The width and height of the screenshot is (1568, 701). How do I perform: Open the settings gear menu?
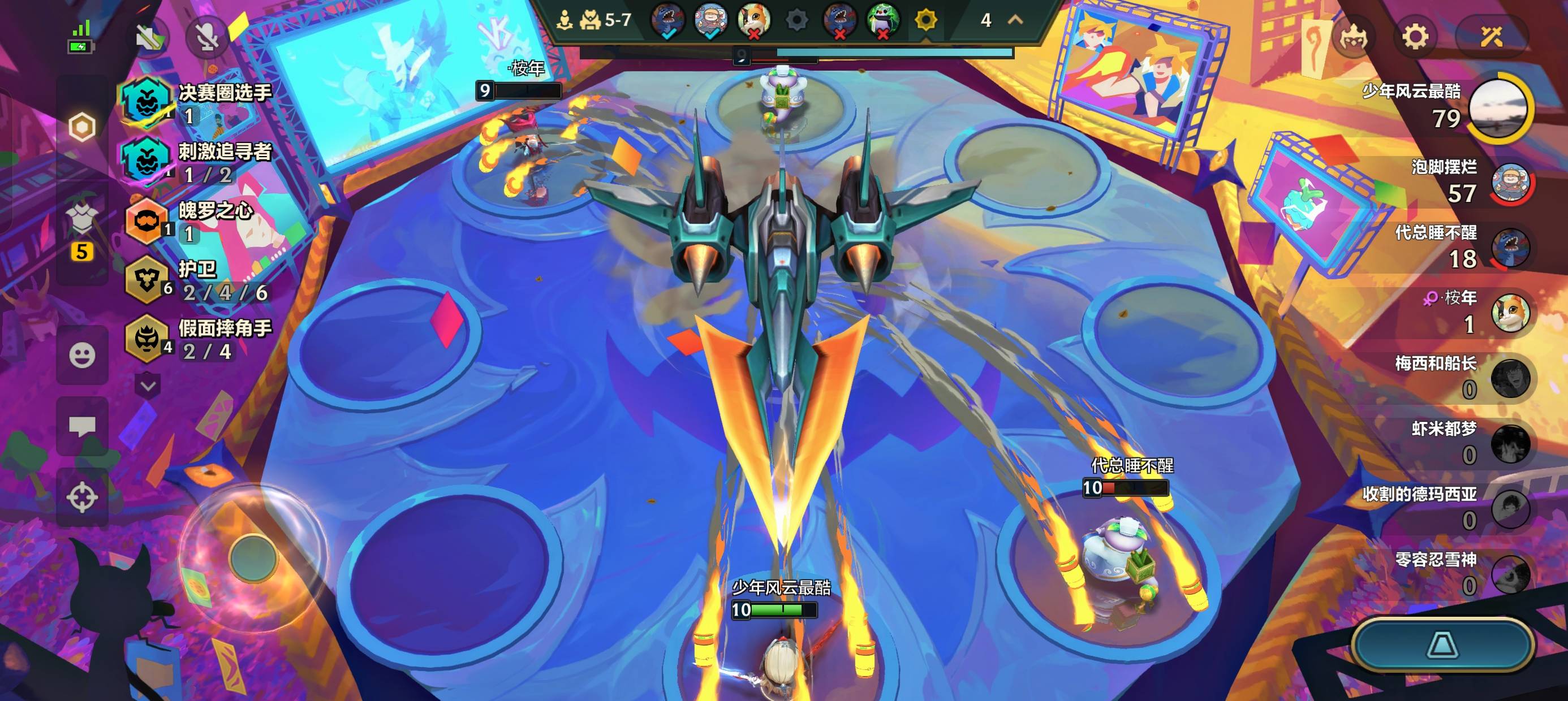pos(1415,37)
